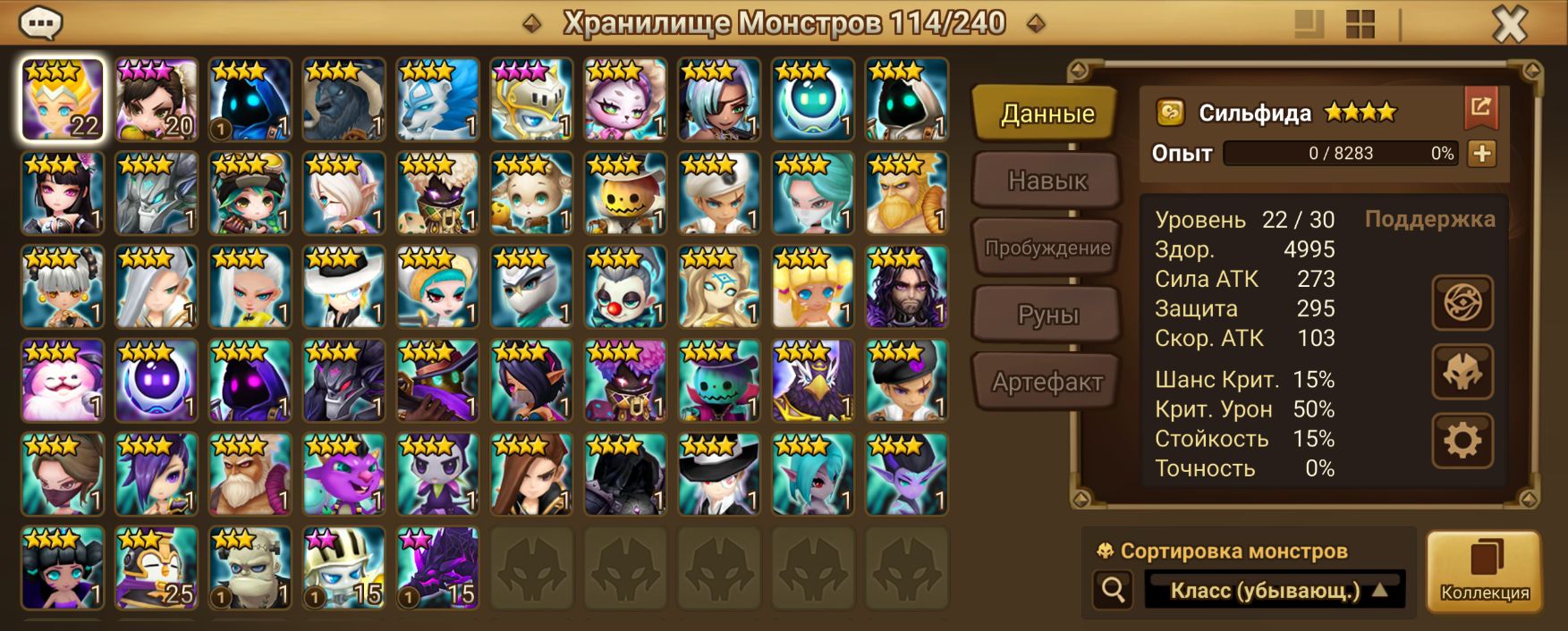Open the chat speech bubble
The image size is (1568, 631).
(x=39, y=22)
